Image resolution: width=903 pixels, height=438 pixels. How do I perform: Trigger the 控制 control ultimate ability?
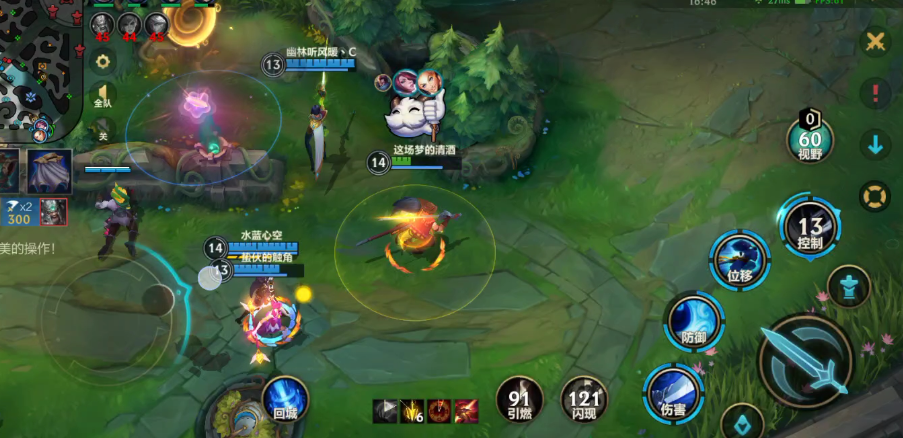[810, 230]
